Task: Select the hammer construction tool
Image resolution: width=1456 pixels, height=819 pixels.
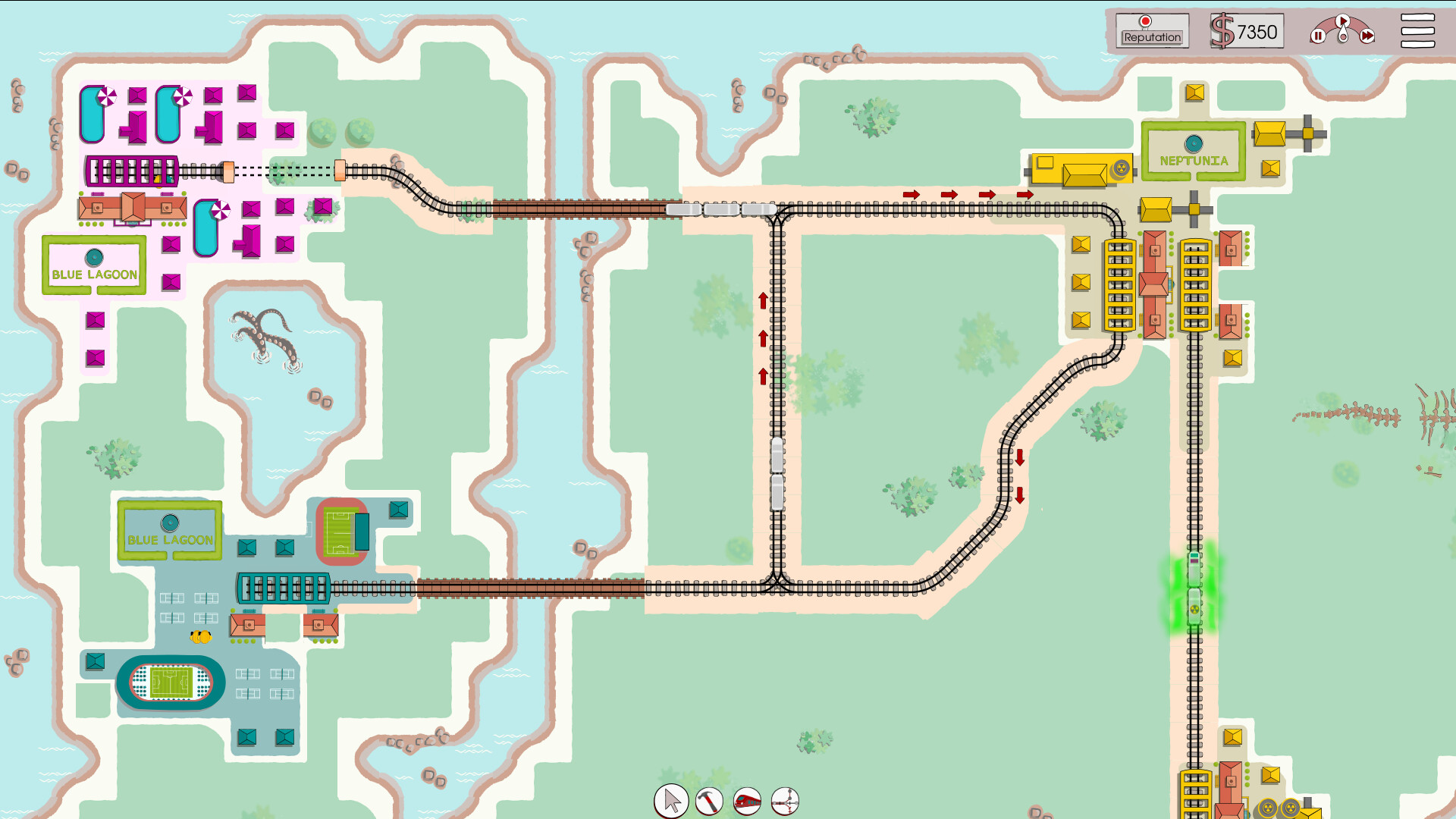Action: click(x=708, y=800)
